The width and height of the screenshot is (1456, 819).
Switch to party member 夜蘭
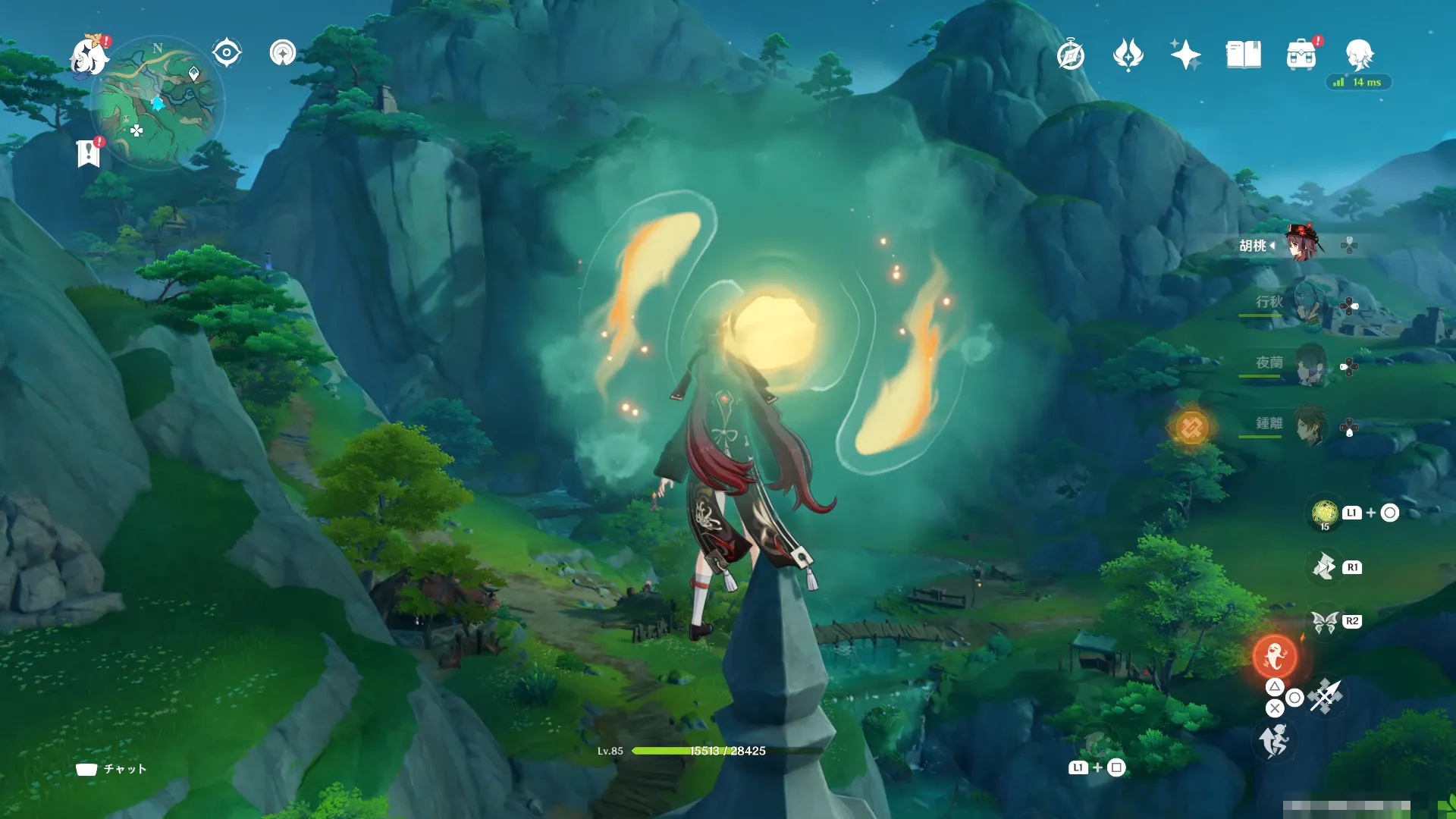pyautogui.click(x=1309, y=365)
